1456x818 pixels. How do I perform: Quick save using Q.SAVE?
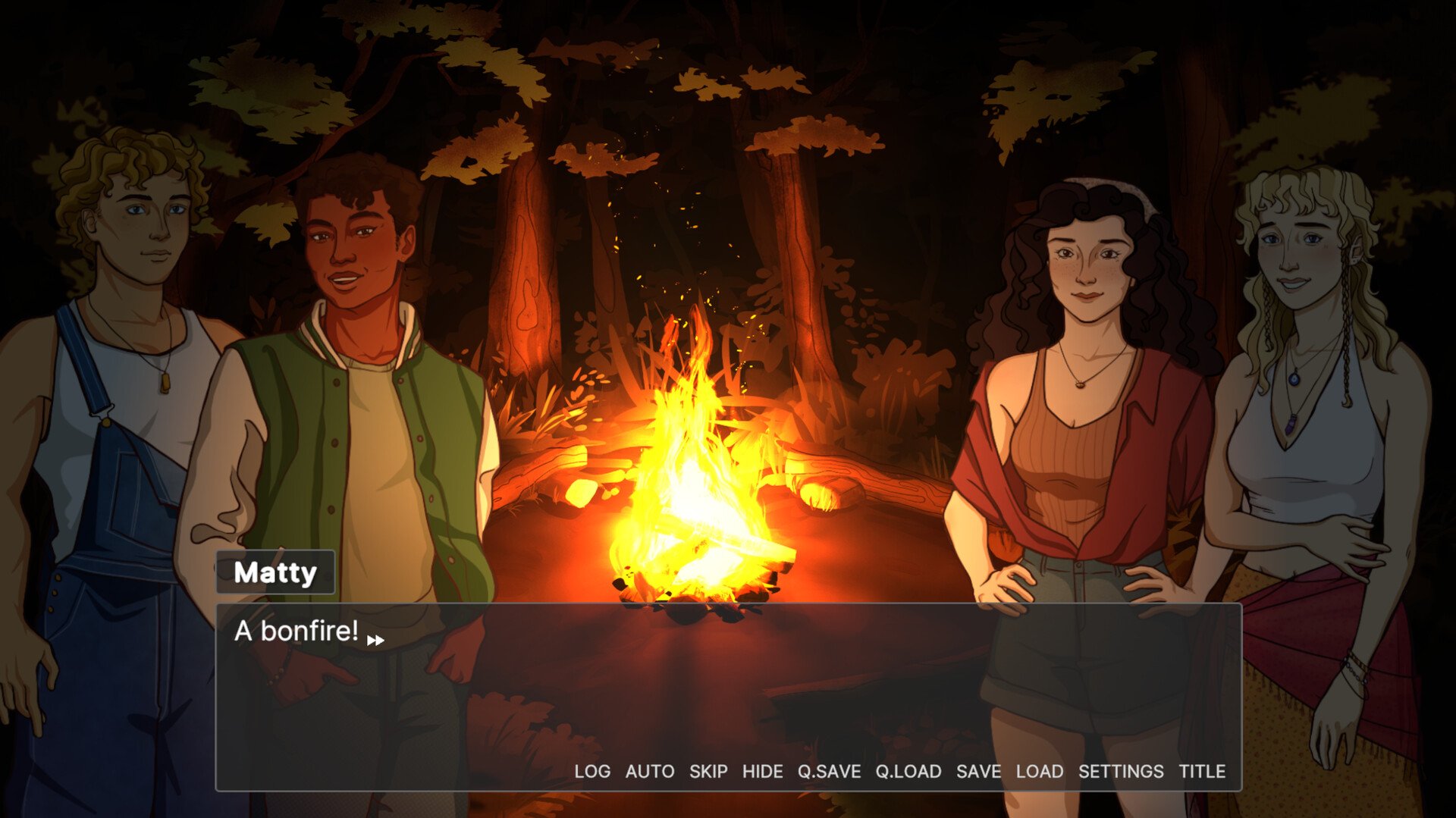829,771
